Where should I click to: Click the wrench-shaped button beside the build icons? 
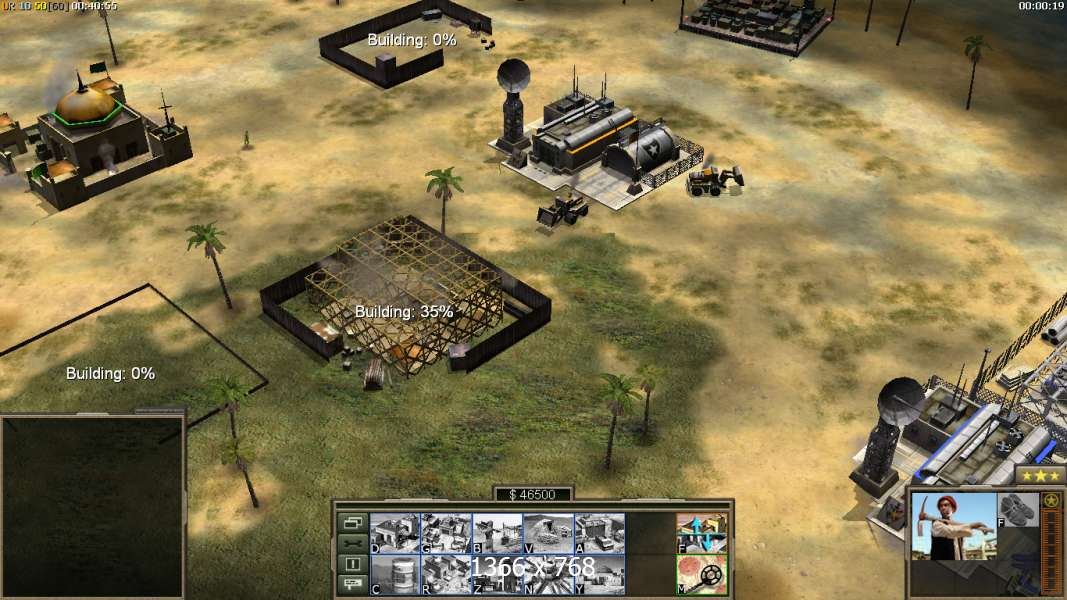(352, 543)
